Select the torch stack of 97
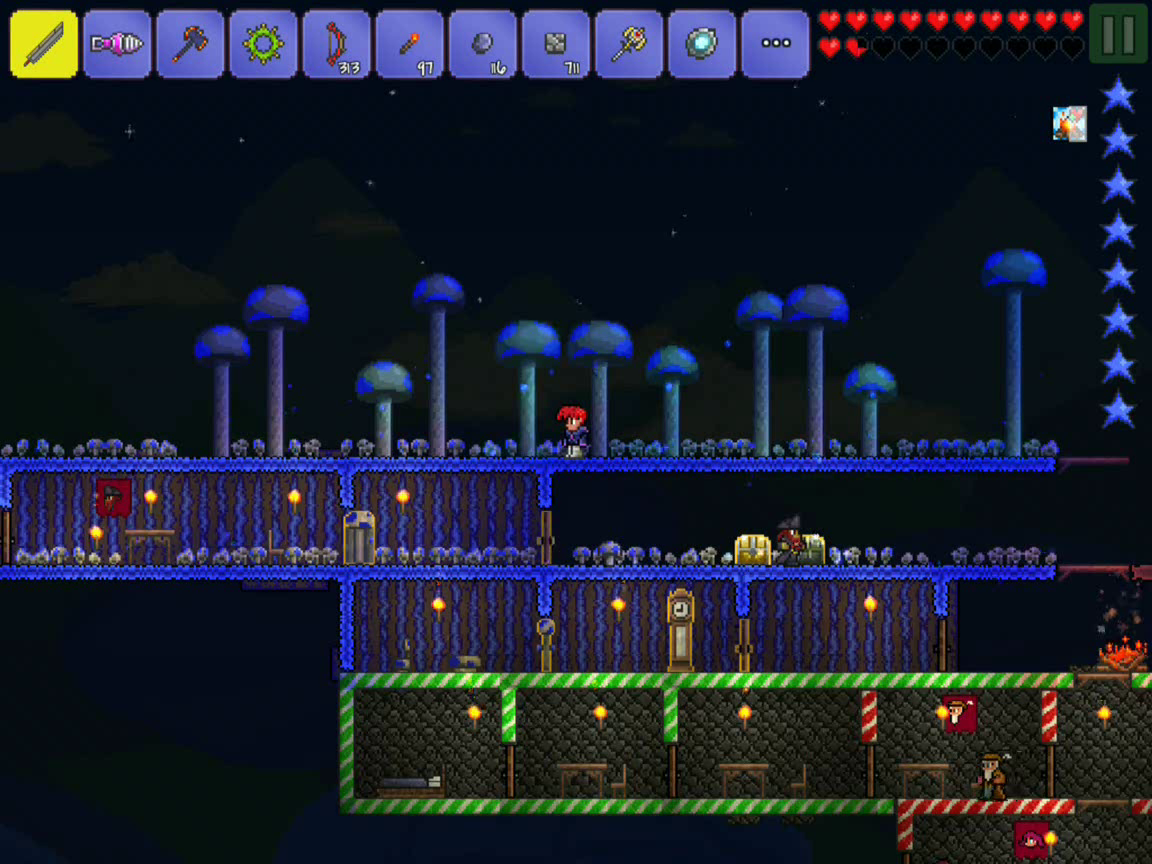Screen dimensions: 1152x864 point(410,44)
